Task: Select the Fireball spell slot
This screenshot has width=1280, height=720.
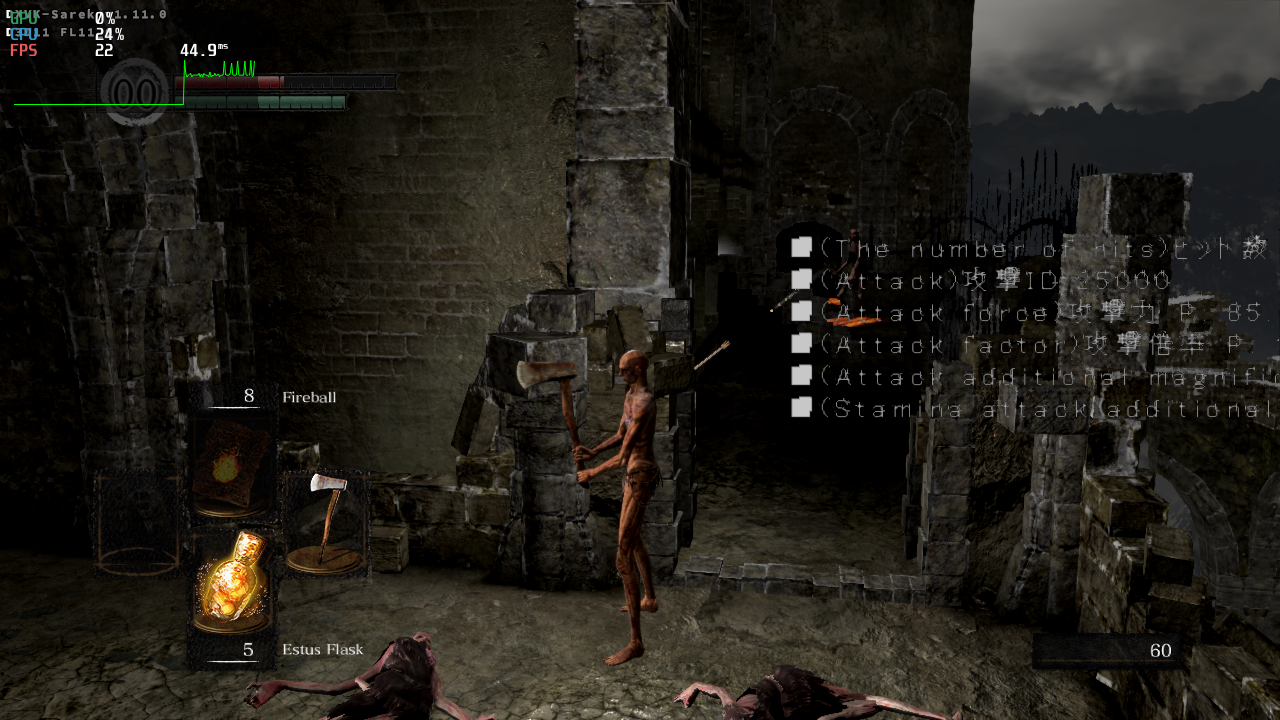Action: coord(231,466)
